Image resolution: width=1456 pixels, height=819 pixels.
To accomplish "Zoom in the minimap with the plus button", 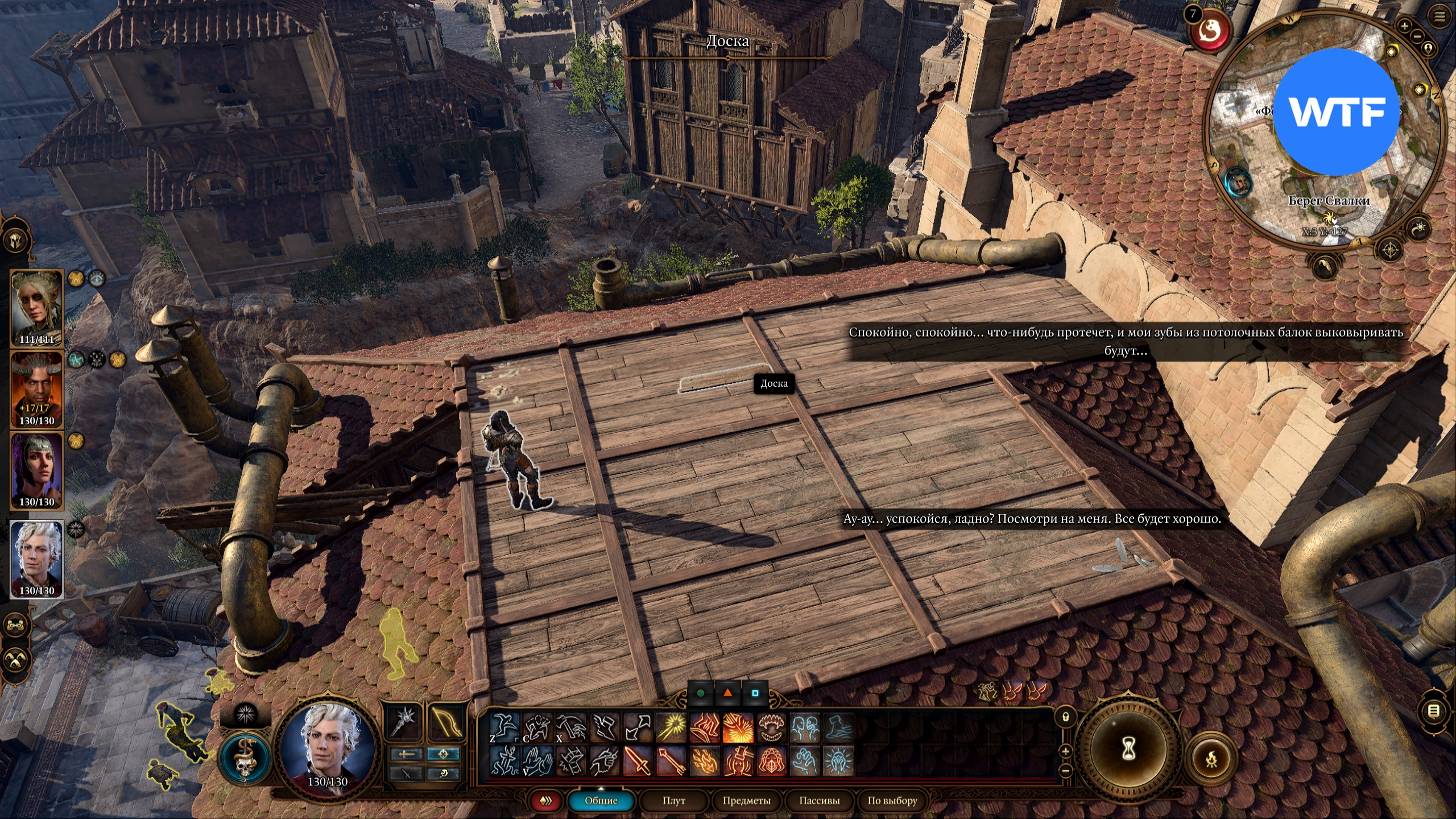I will pos(1404,26).
